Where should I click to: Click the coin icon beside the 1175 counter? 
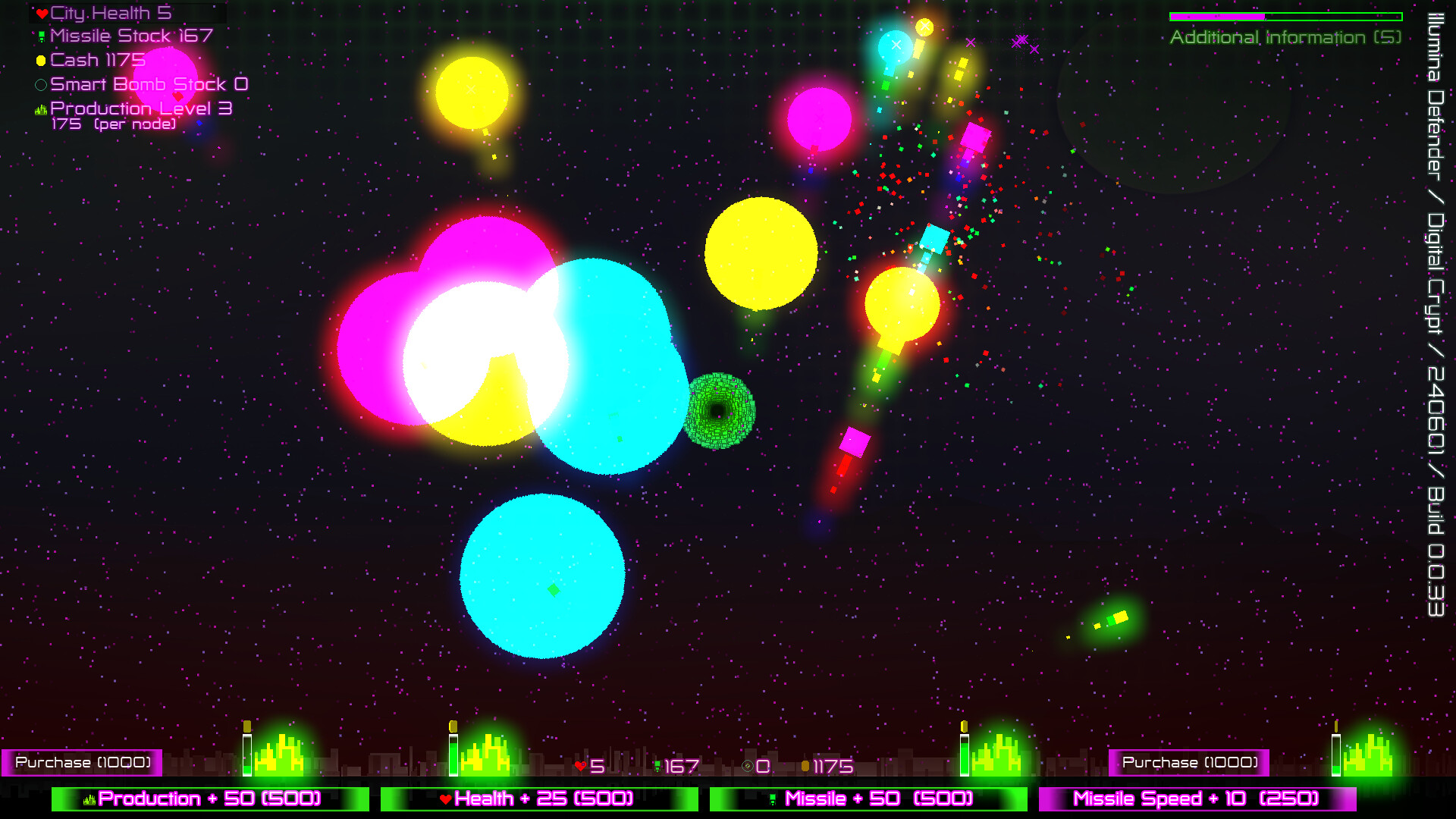click(x=806, y=766)
